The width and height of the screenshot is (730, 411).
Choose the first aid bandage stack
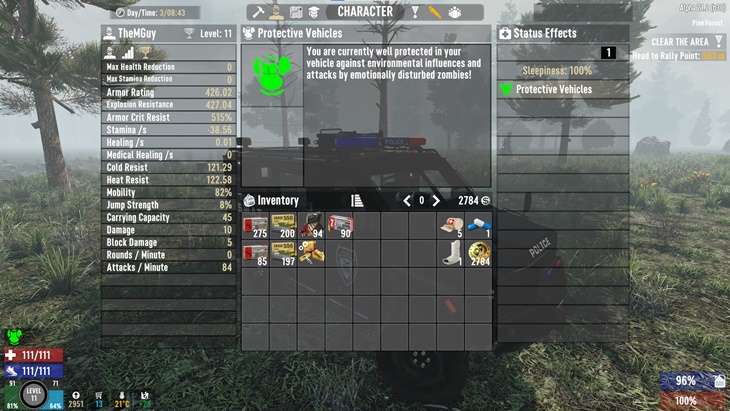coord(451,225)
